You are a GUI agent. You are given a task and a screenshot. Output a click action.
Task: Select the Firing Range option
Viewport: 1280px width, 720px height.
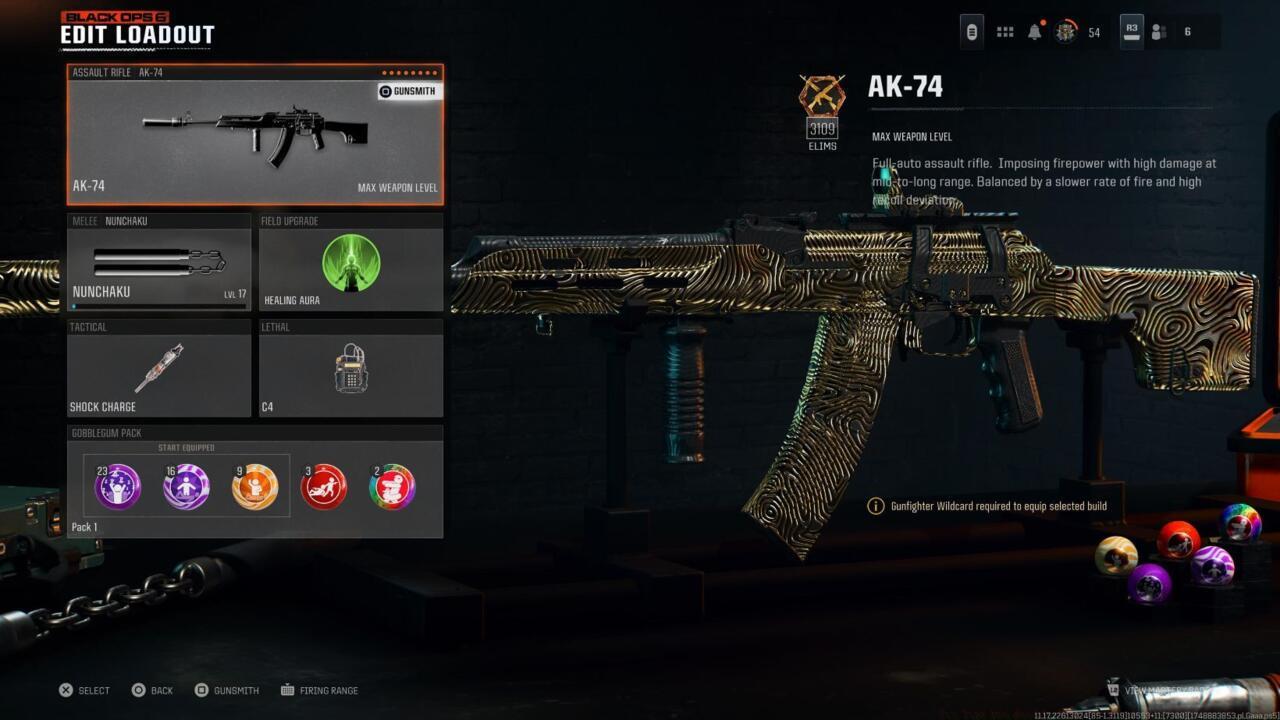(x=320, y=690)
